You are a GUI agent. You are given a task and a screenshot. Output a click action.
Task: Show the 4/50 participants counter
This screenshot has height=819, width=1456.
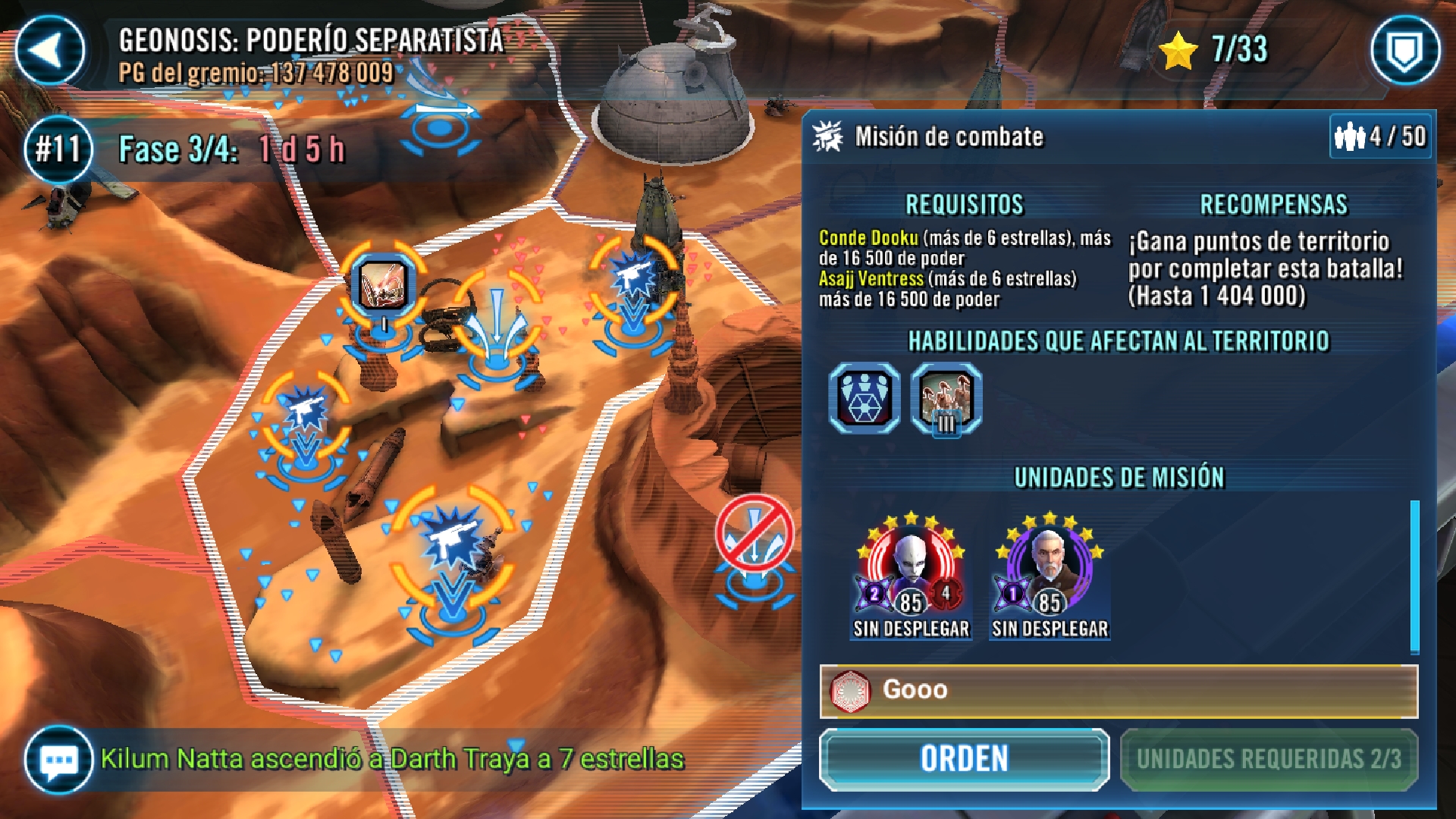1380,136
